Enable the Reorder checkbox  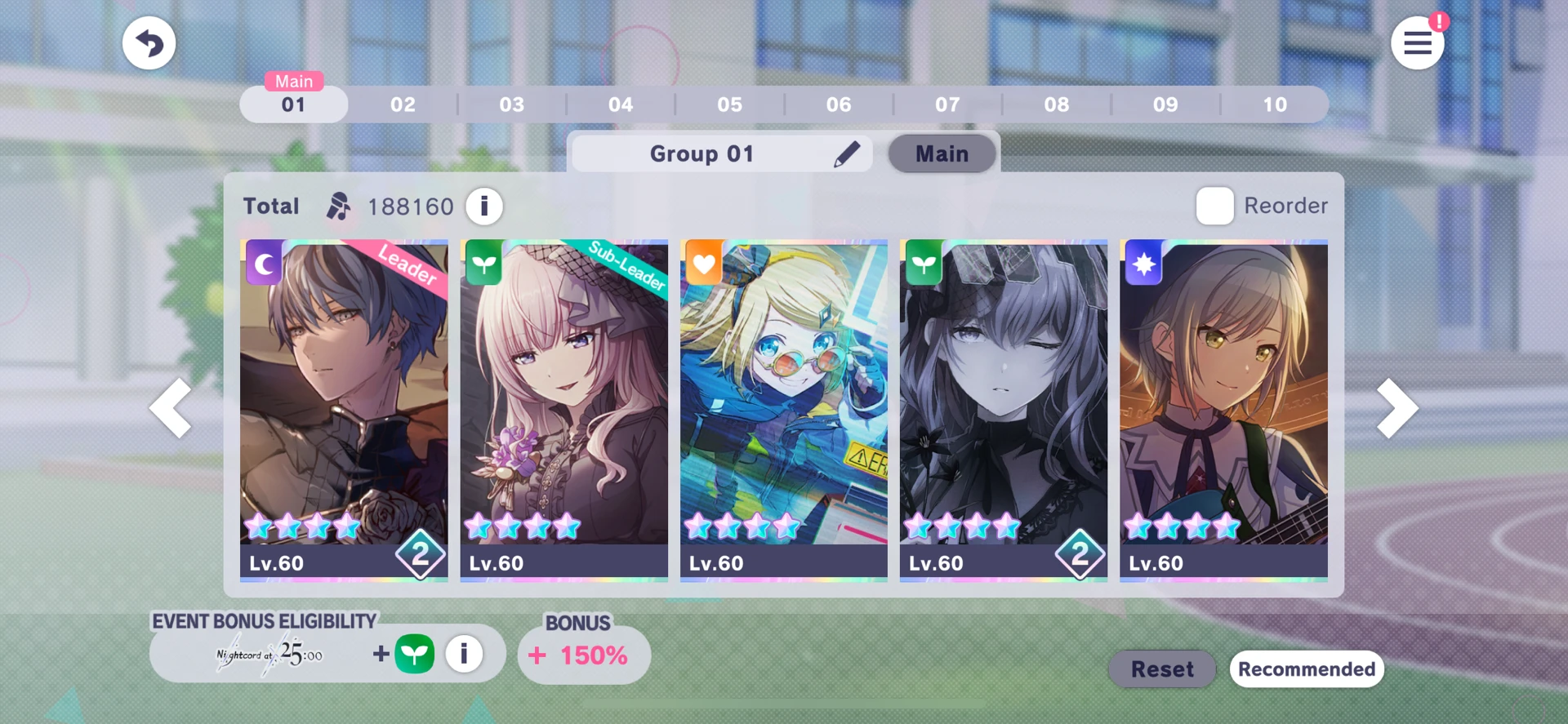(x=1214, y=207)
